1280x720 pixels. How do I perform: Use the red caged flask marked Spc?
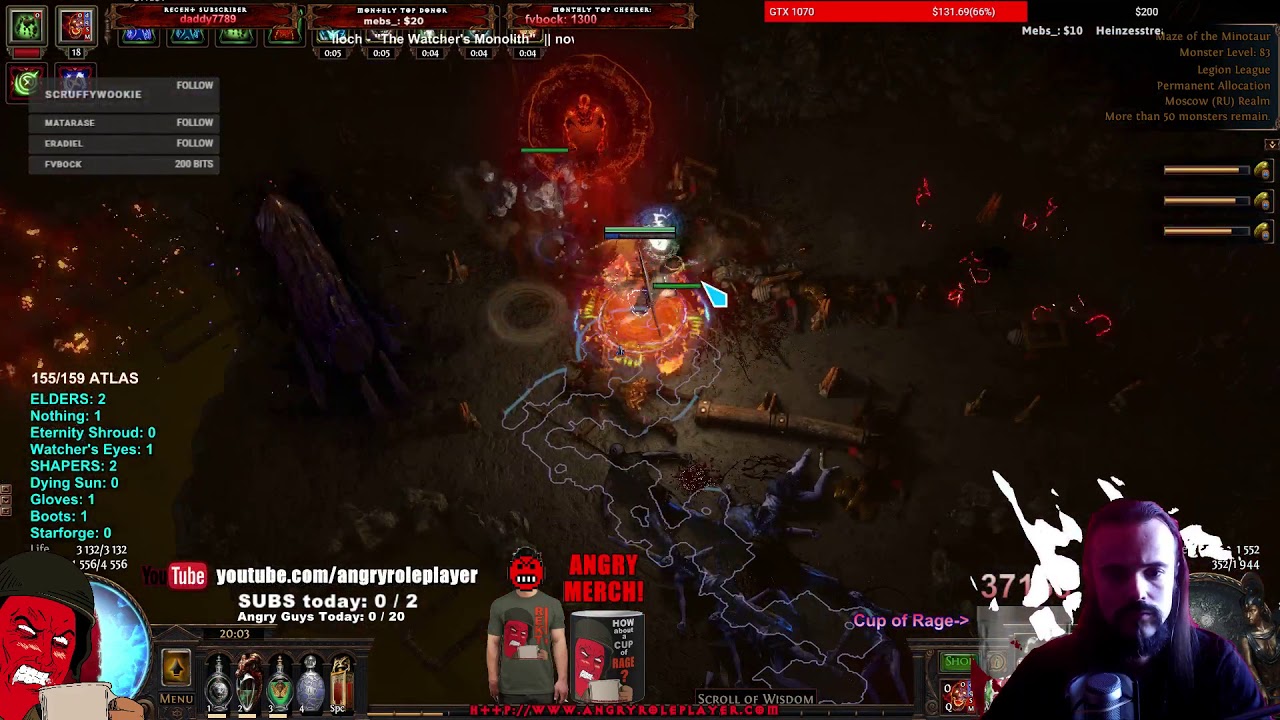point(342,679)
